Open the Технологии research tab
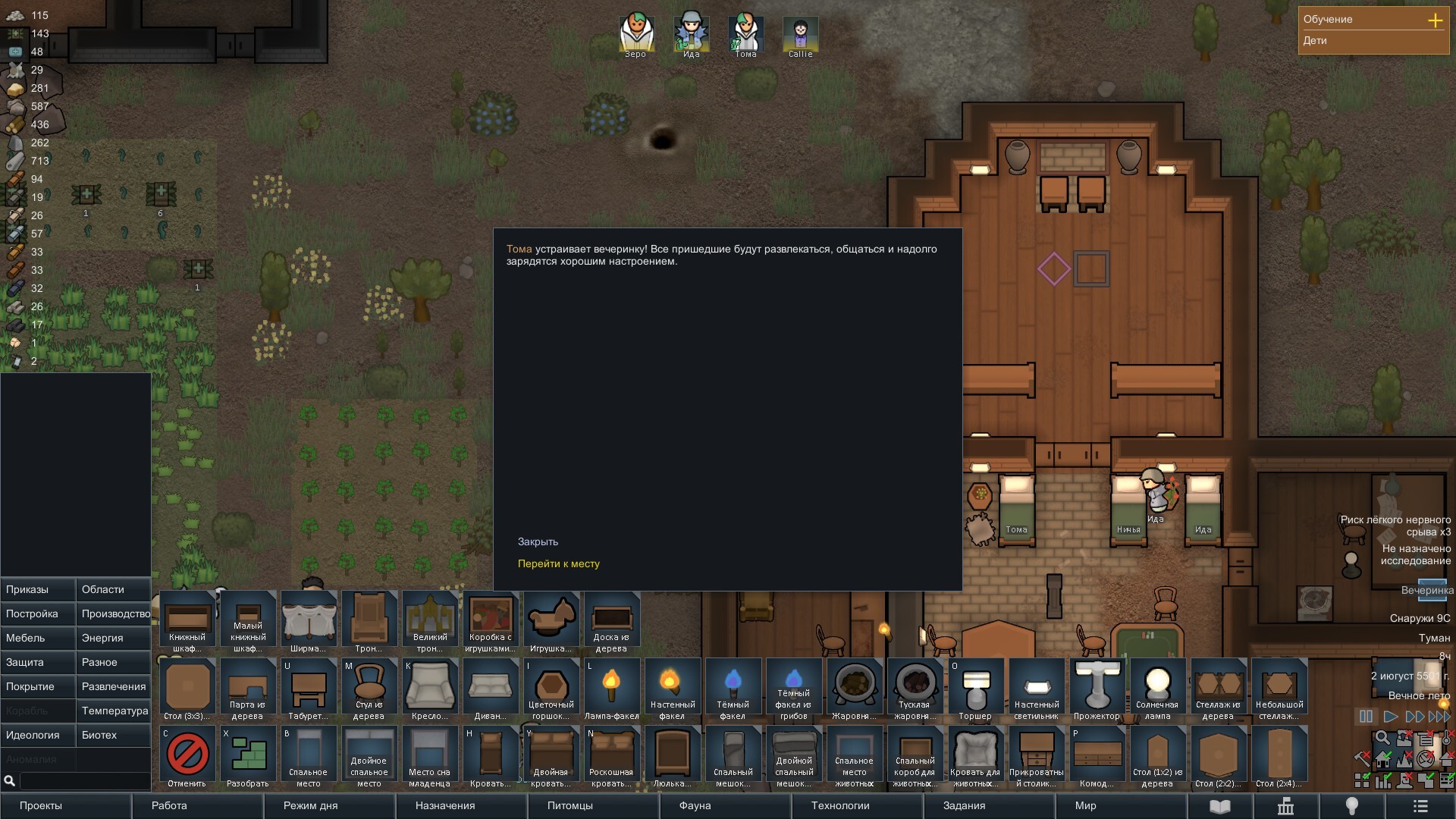 click(840, 805)
